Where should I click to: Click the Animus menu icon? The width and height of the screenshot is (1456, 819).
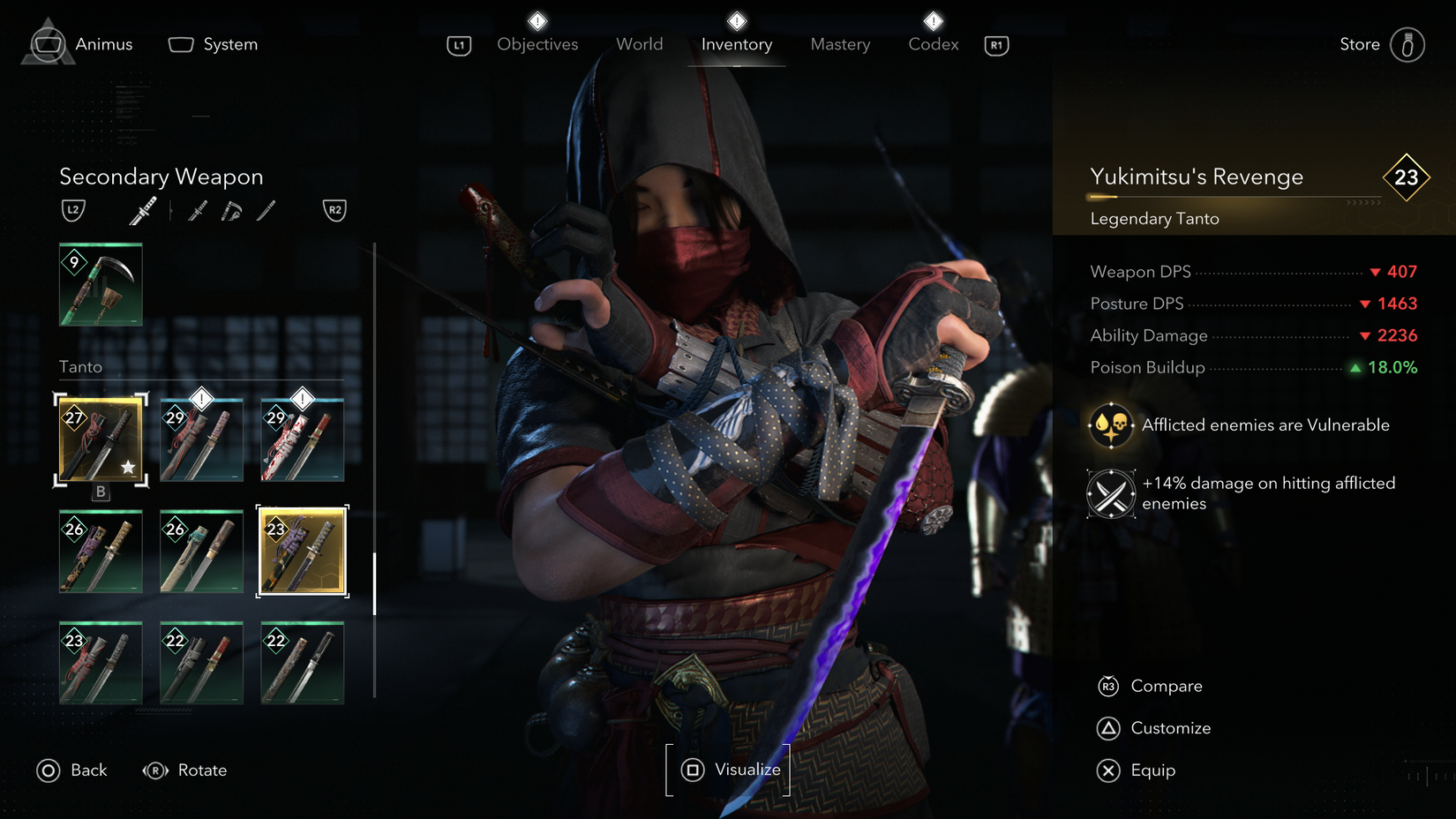49,42
